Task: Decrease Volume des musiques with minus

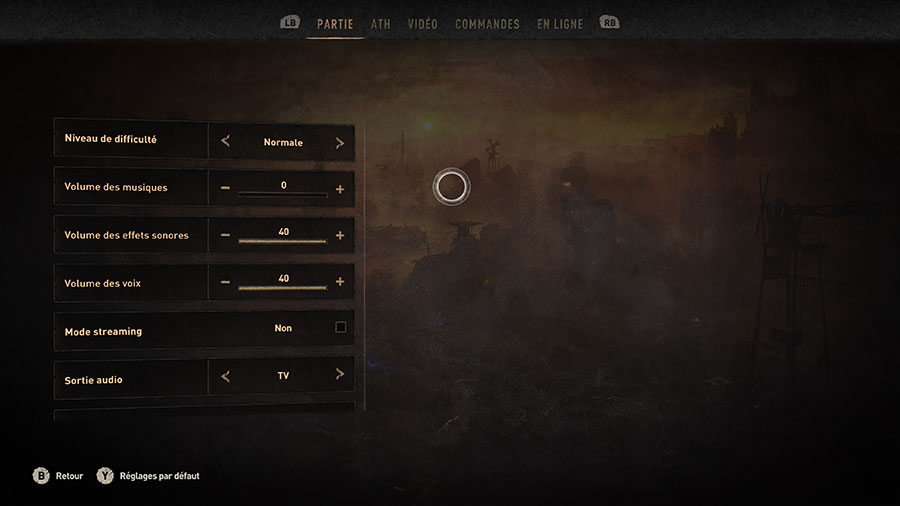Action: pos(225,188)
